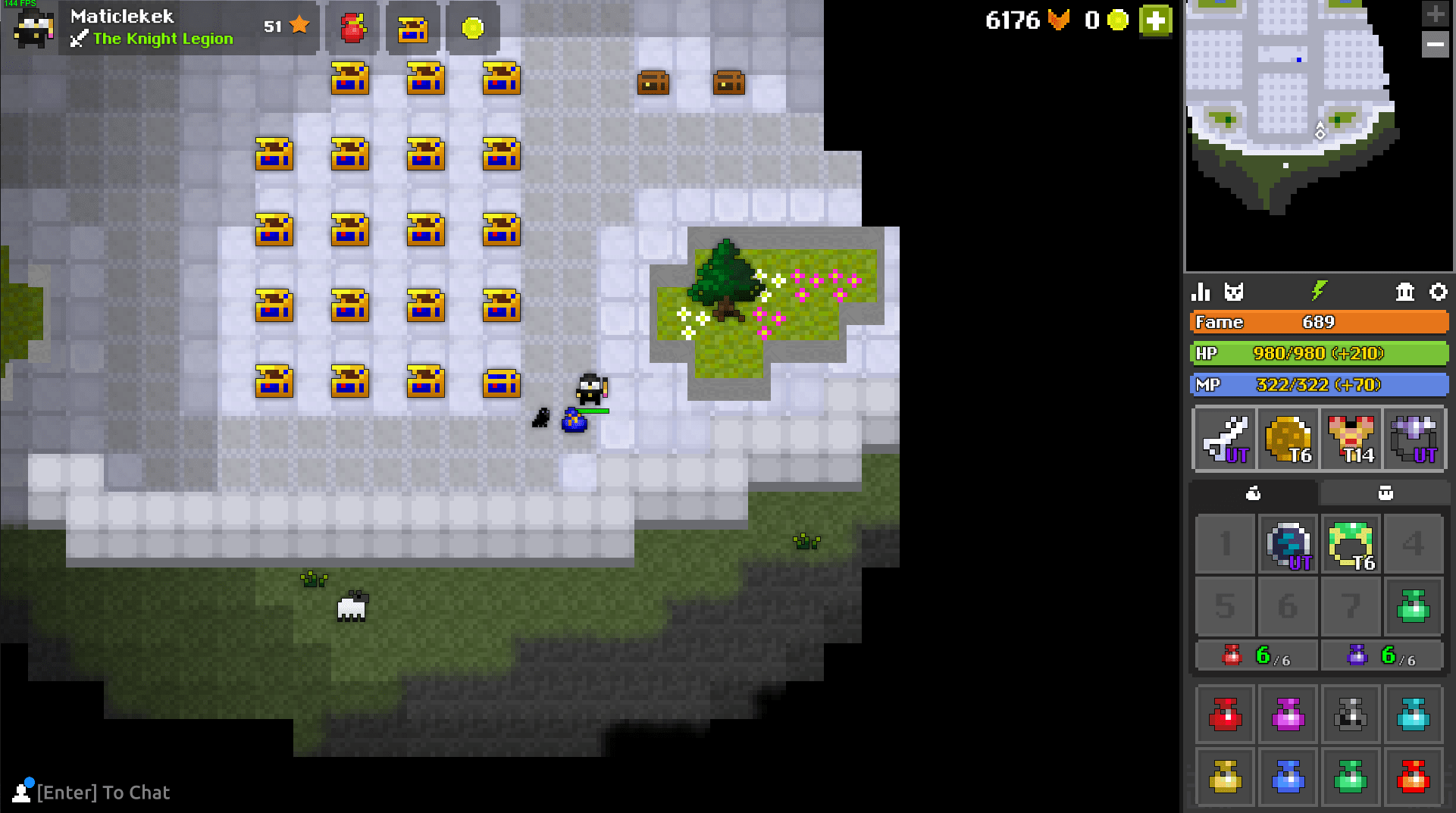Switch to the backpack inventory tab
This screenshot has height=813, width=1456.
point(1253,492)
